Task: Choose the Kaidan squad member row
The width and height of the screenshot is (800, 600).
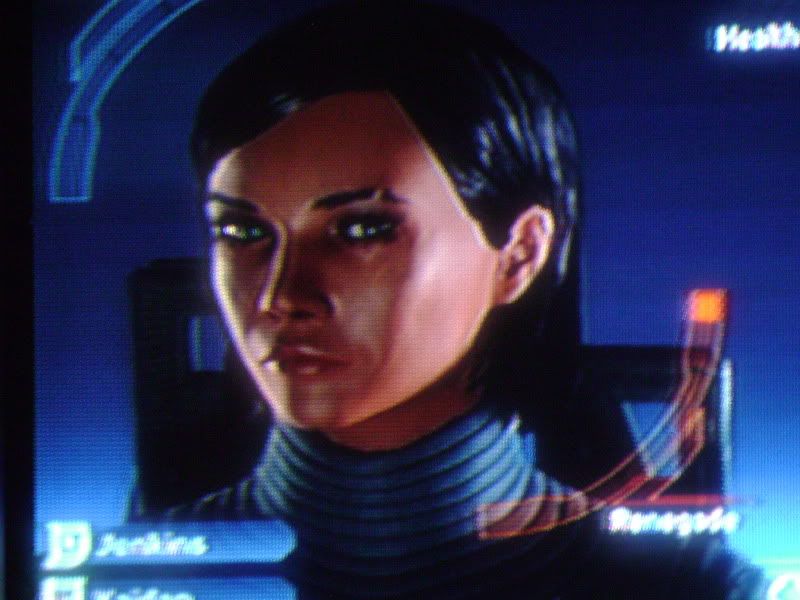Action: pyautogui.click(x=160, y=588)
